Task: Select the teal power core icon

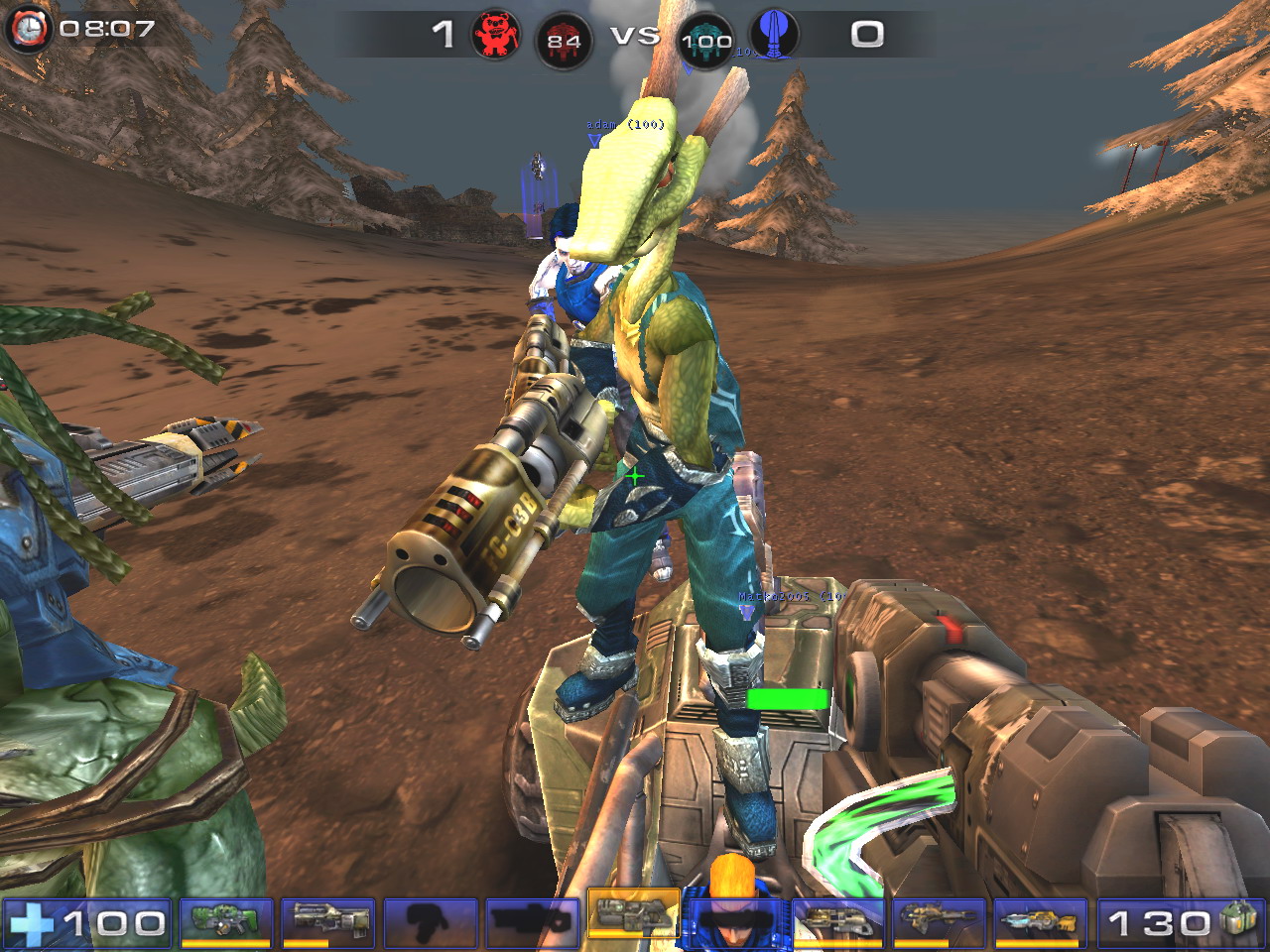Action: click(x=706, y=40)
